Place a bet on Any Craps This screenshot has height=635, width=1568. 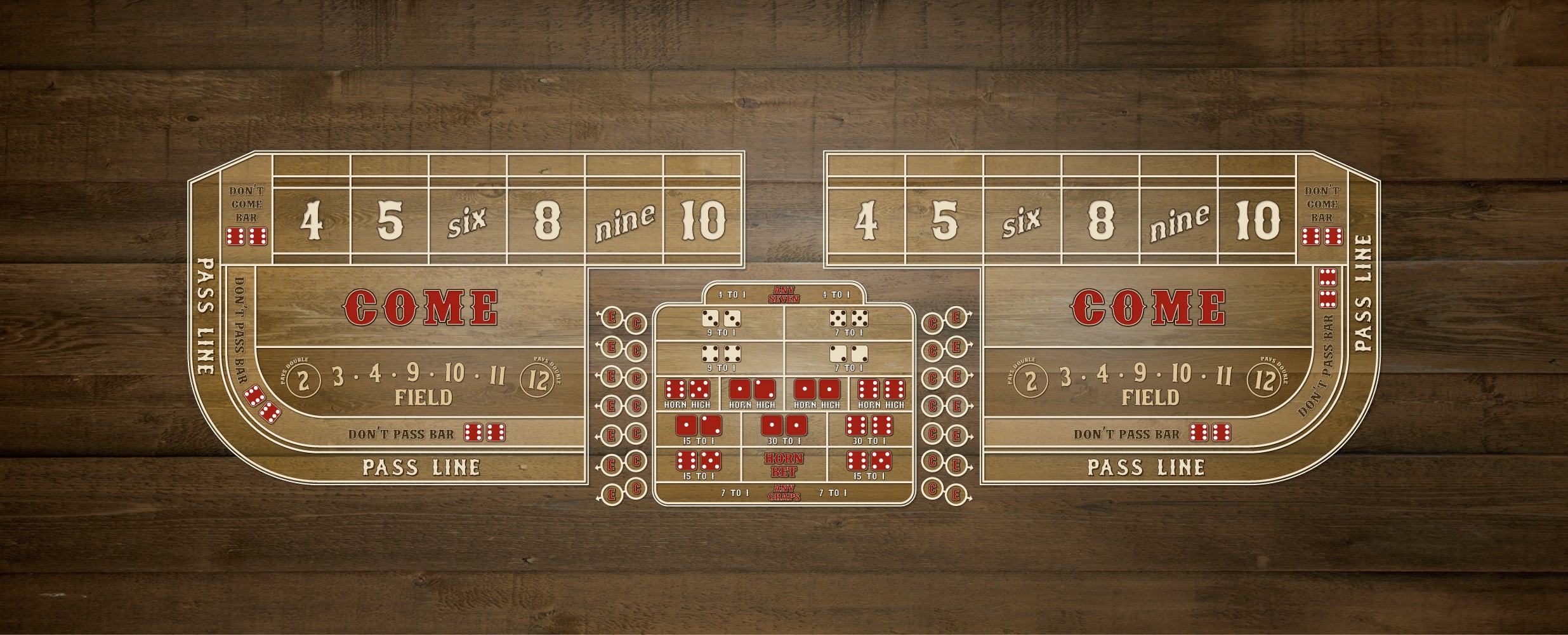pos(784,493)
